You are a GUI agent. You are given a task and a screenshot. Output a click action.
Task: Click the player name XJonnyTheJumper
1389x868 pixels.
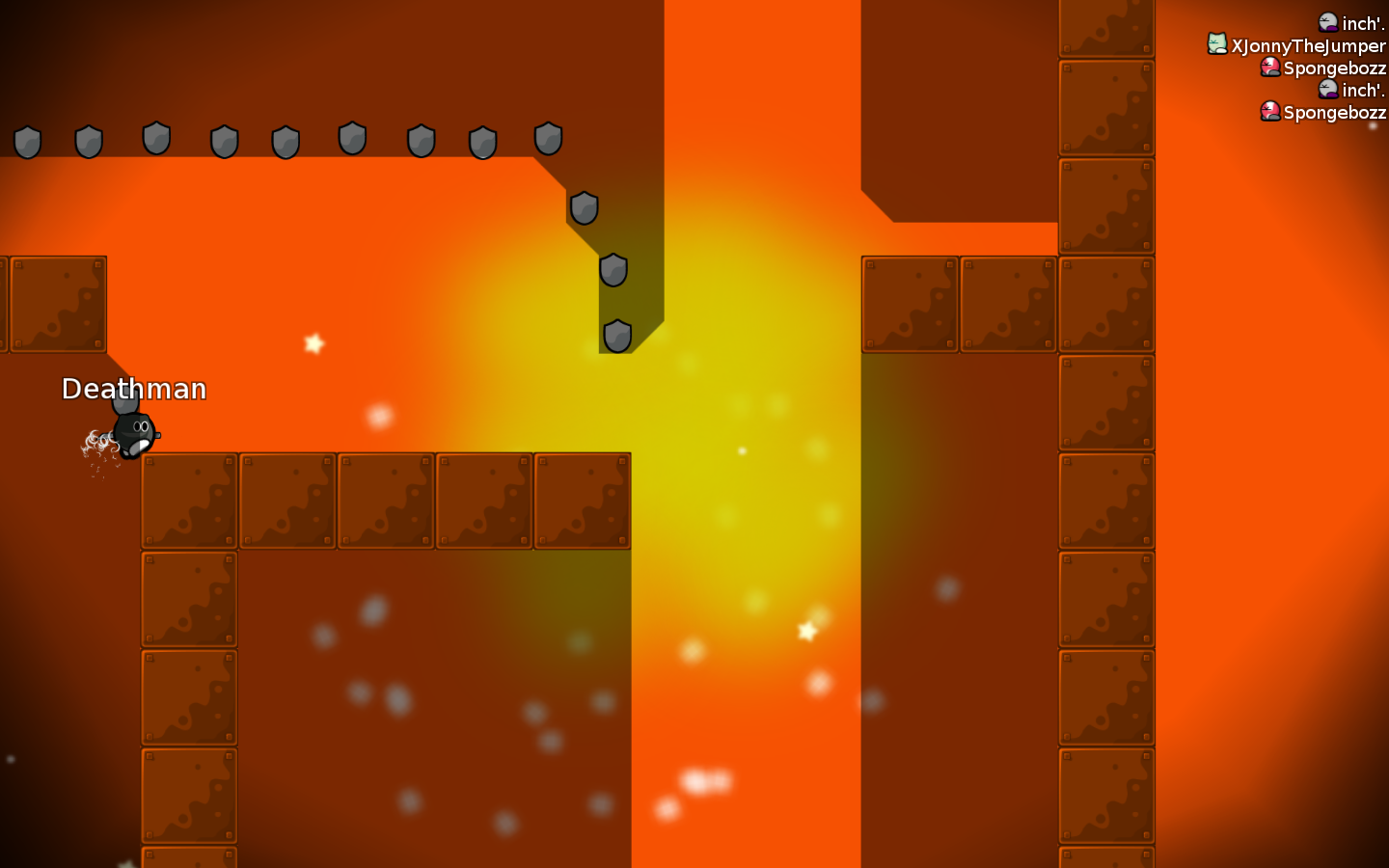click(x=1307, y=44)
